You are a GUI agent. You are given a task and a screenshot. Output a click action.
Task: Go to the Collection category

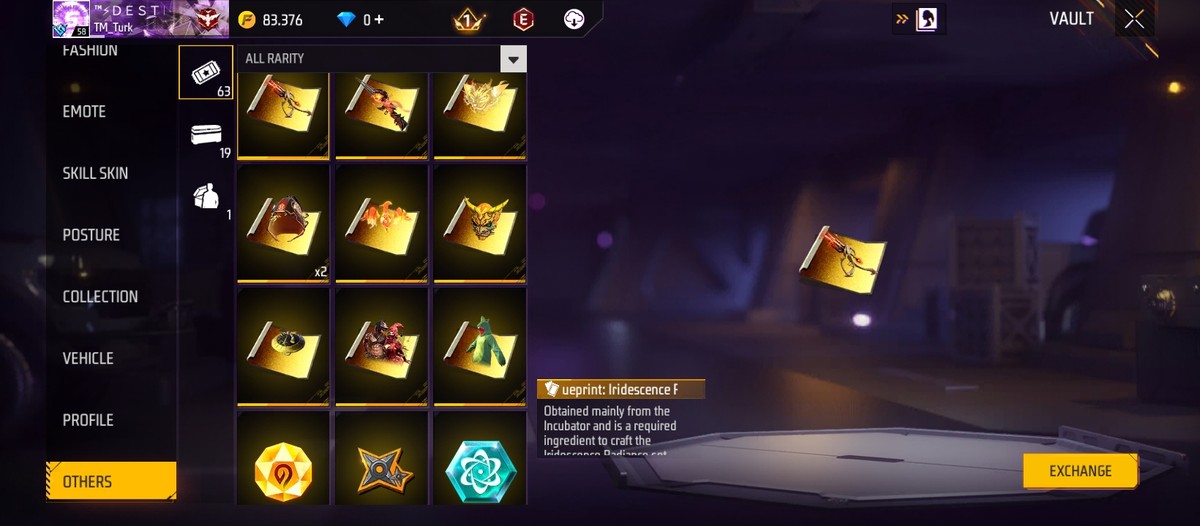click(100, 297)
